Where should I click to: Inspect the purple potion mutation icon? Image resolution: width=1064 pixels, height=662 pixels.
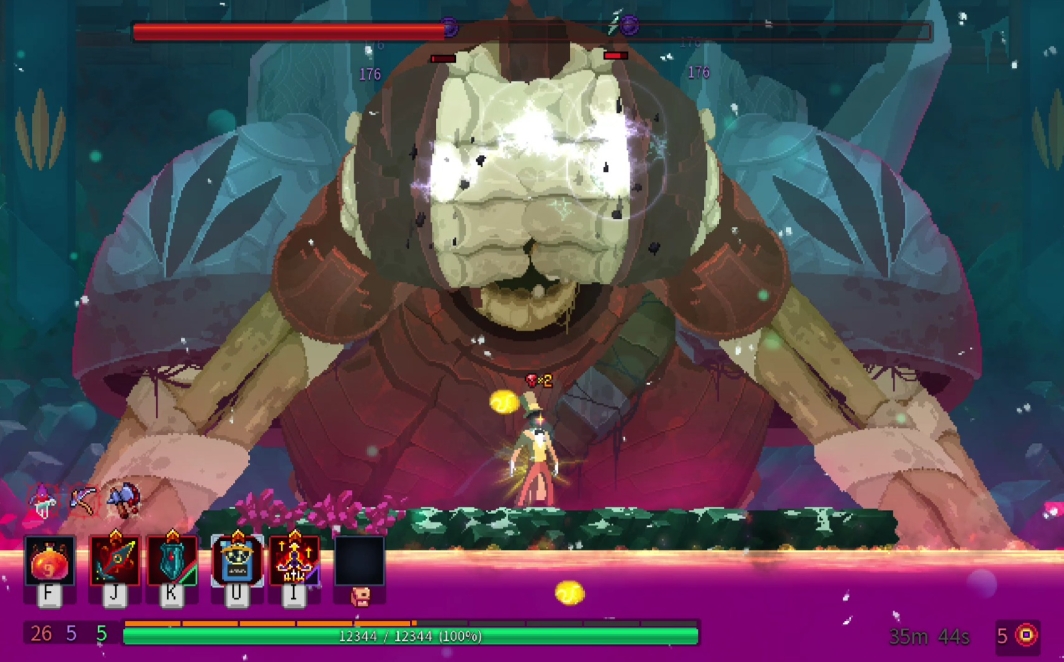tap(43, 499)
